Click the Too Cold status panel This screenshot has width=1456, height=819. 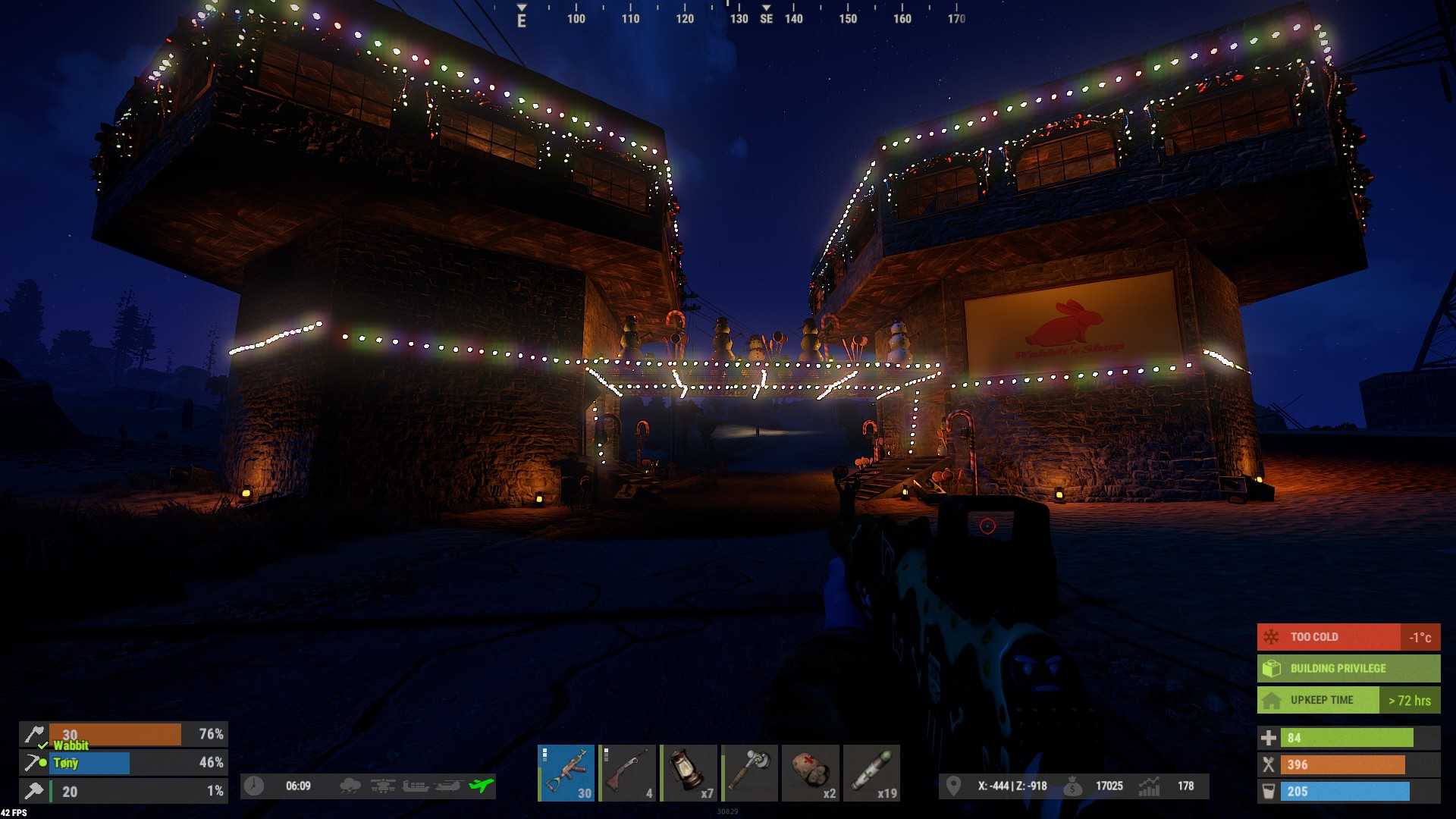click(1348, 637)
